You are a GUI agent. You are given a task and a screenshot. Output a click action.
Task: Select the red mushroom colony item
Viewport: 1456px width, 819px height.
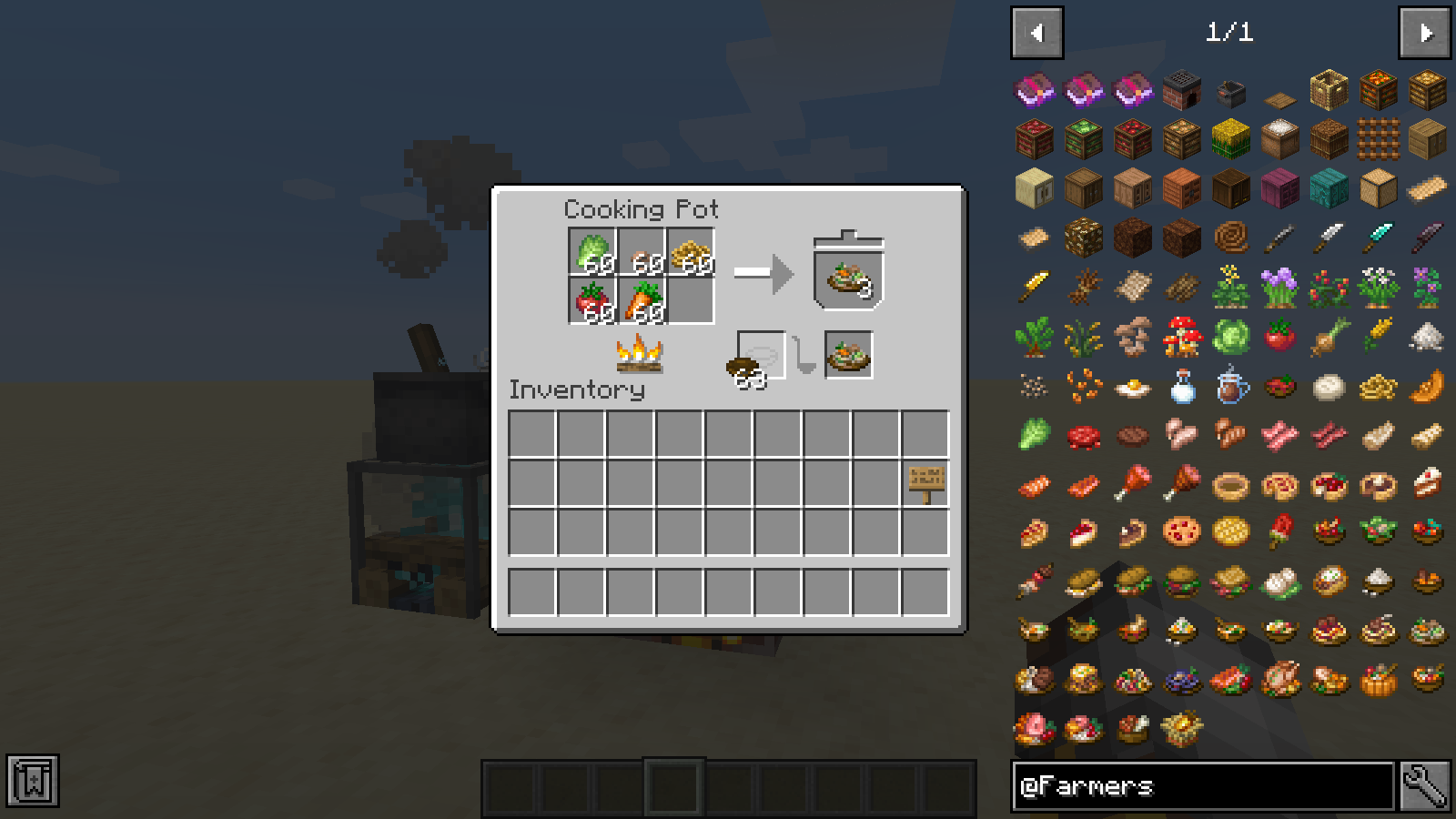(x=1181, y=337)
